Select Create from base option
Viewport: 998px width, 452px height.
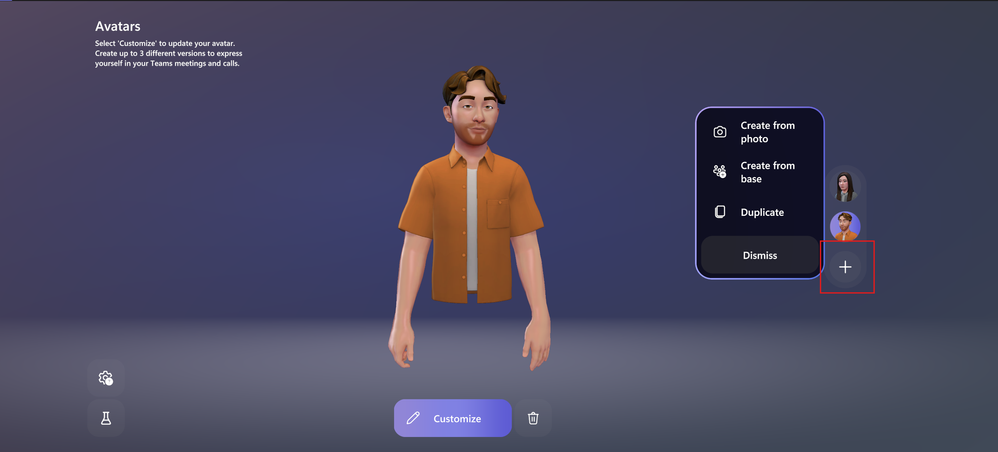point(758,172)
